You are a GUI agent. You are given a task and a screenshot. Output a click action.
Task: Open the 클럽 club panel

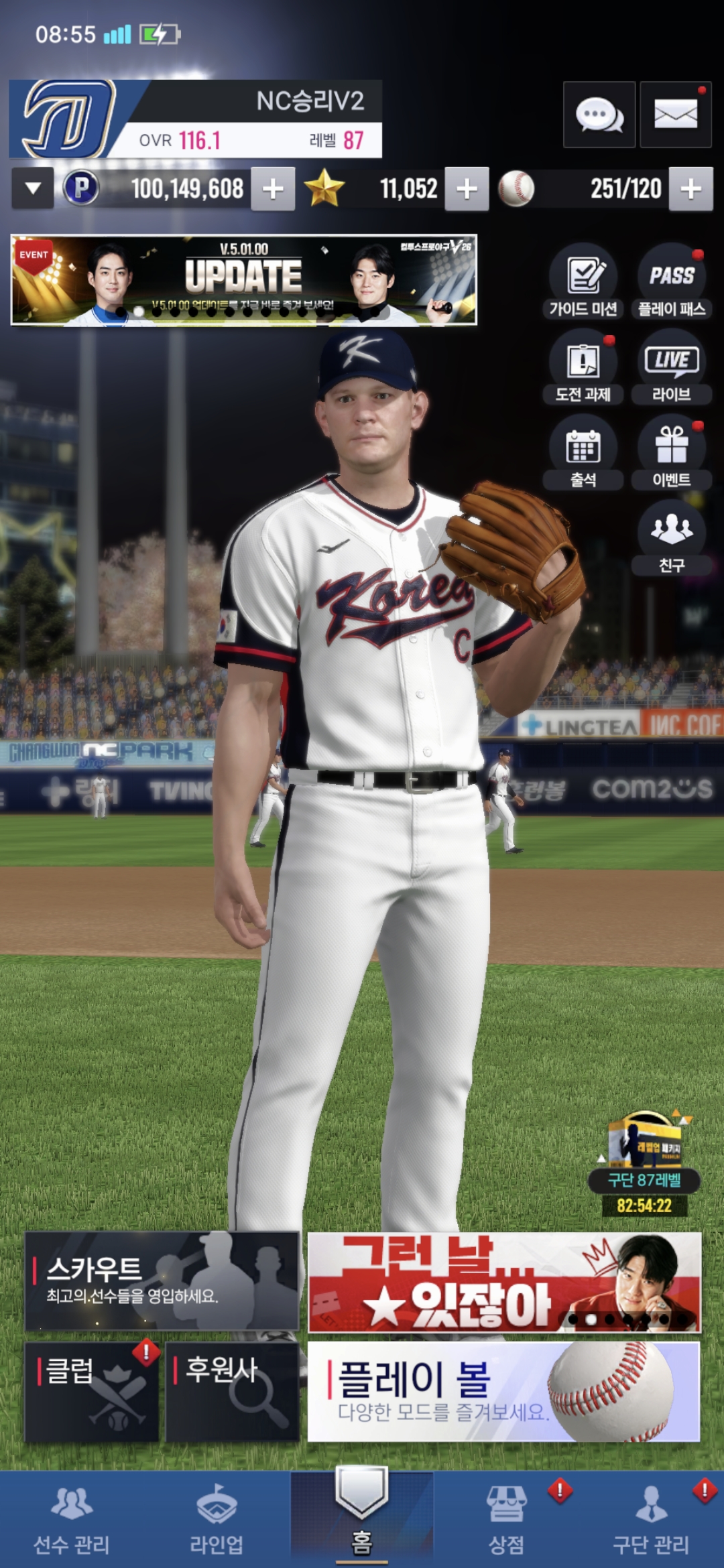tap(92, 1392)
